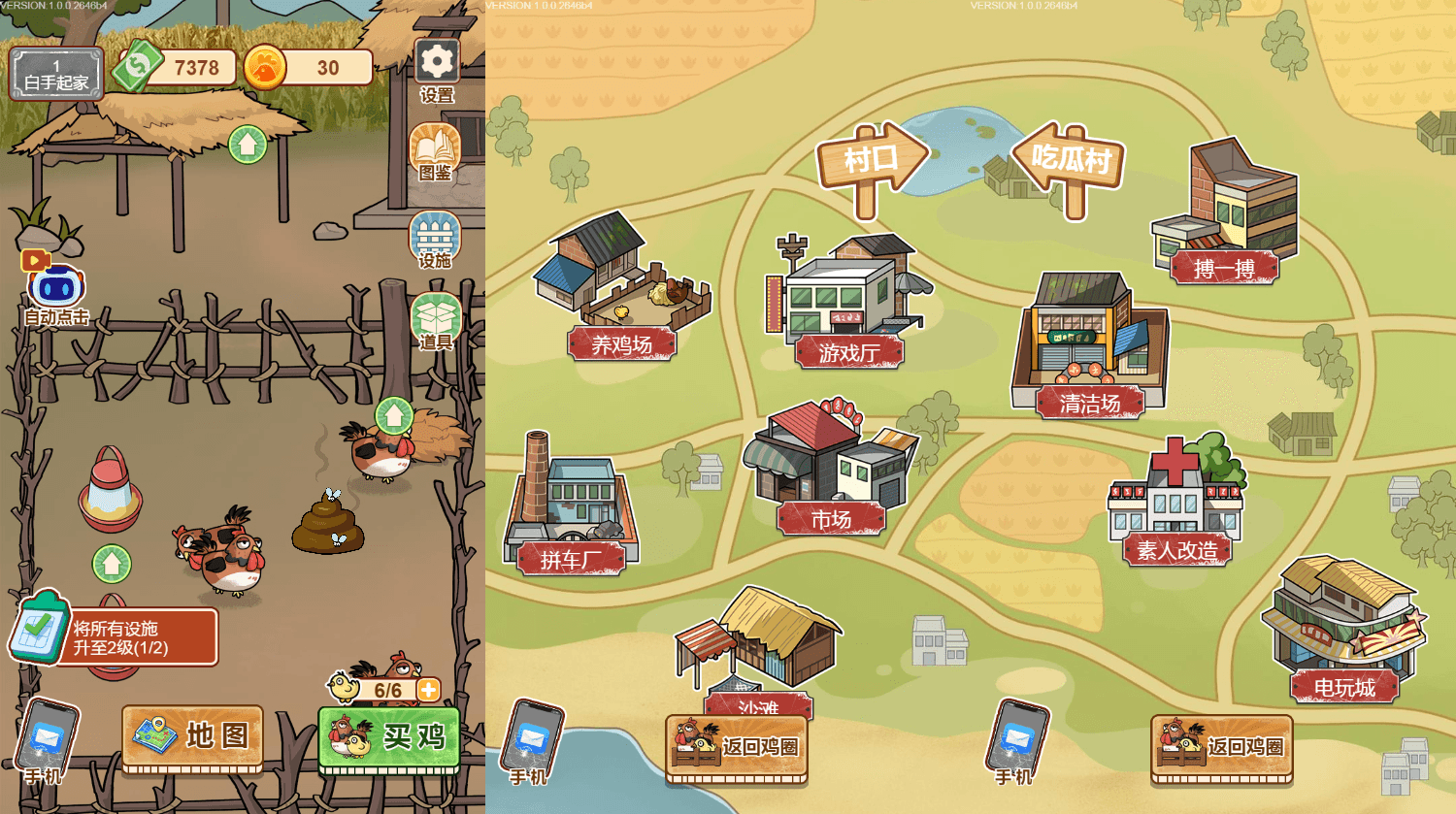Screen dimensions: 1456x814
Task: Activate the 自动点击 robot helper
Action: pyautogui.click(x=57, y=288)
